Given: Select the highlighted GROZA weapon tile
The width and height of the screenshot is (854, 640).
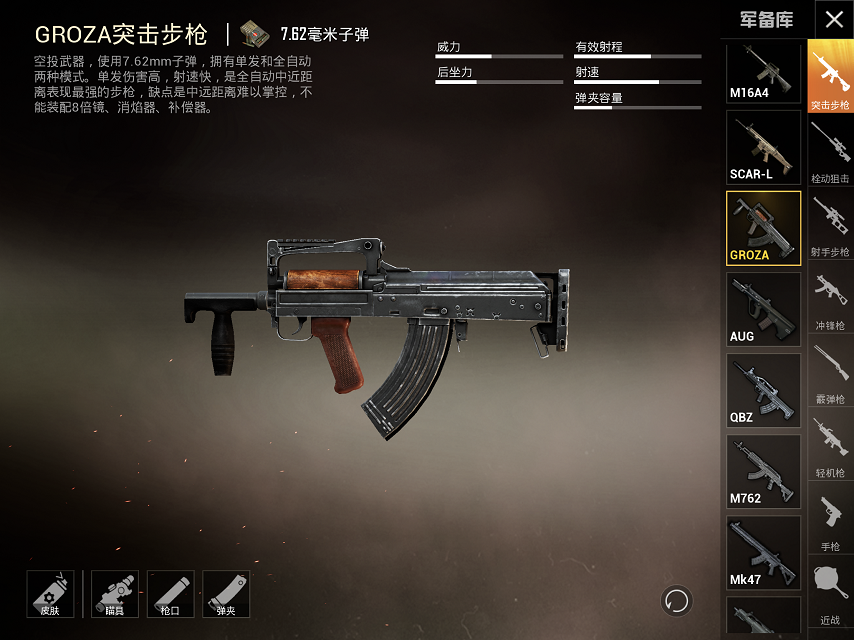Looking at the screenshot, I should point(763,228).
